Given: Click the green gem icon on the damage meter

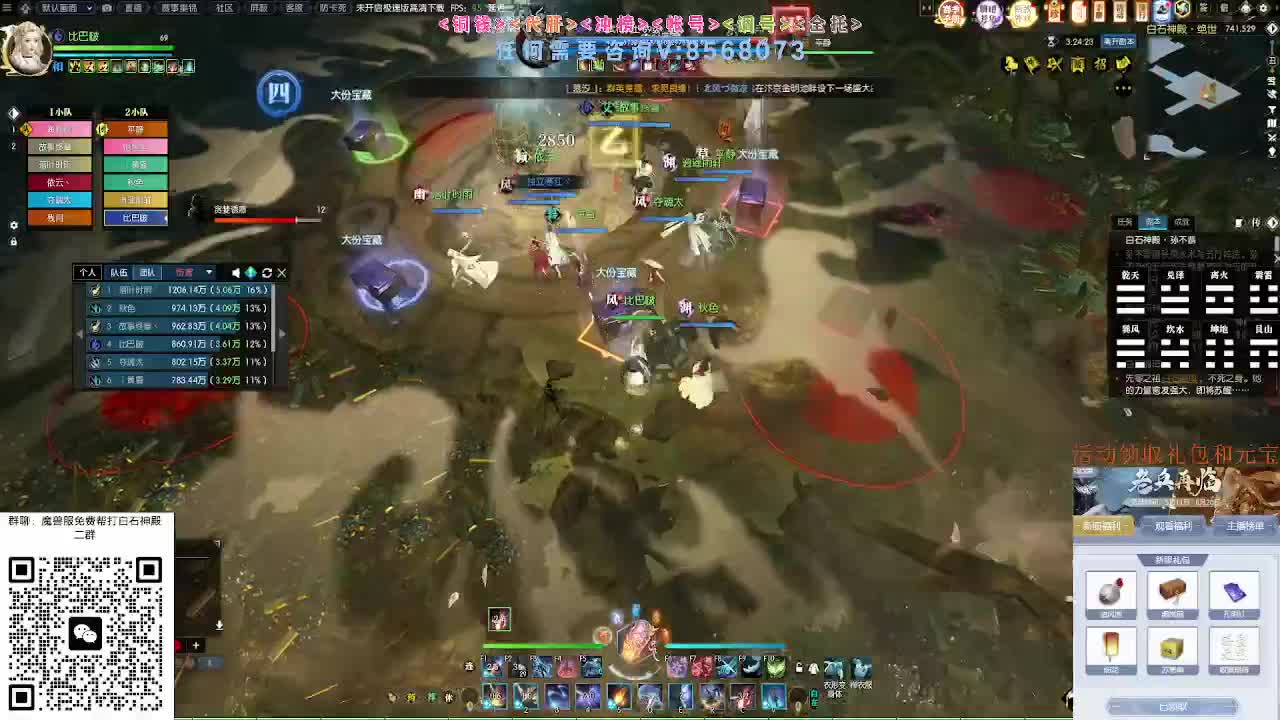Looking at the screenshot, I should pos(252,272).
